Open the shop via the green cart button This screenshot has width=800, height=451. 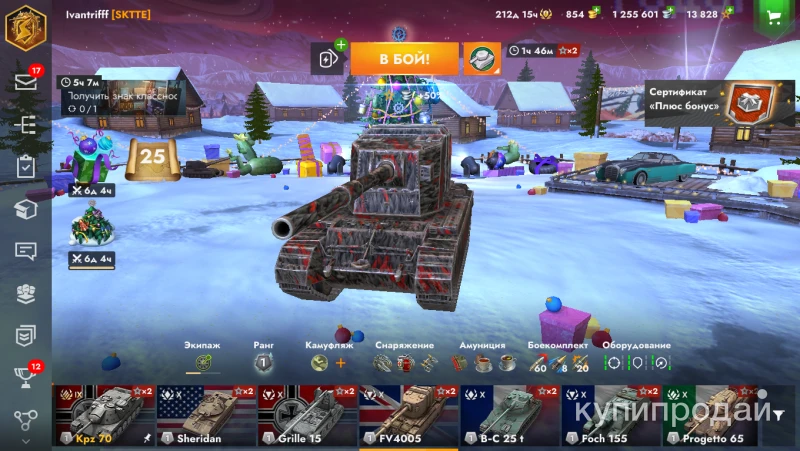click(x=773, y=17)
